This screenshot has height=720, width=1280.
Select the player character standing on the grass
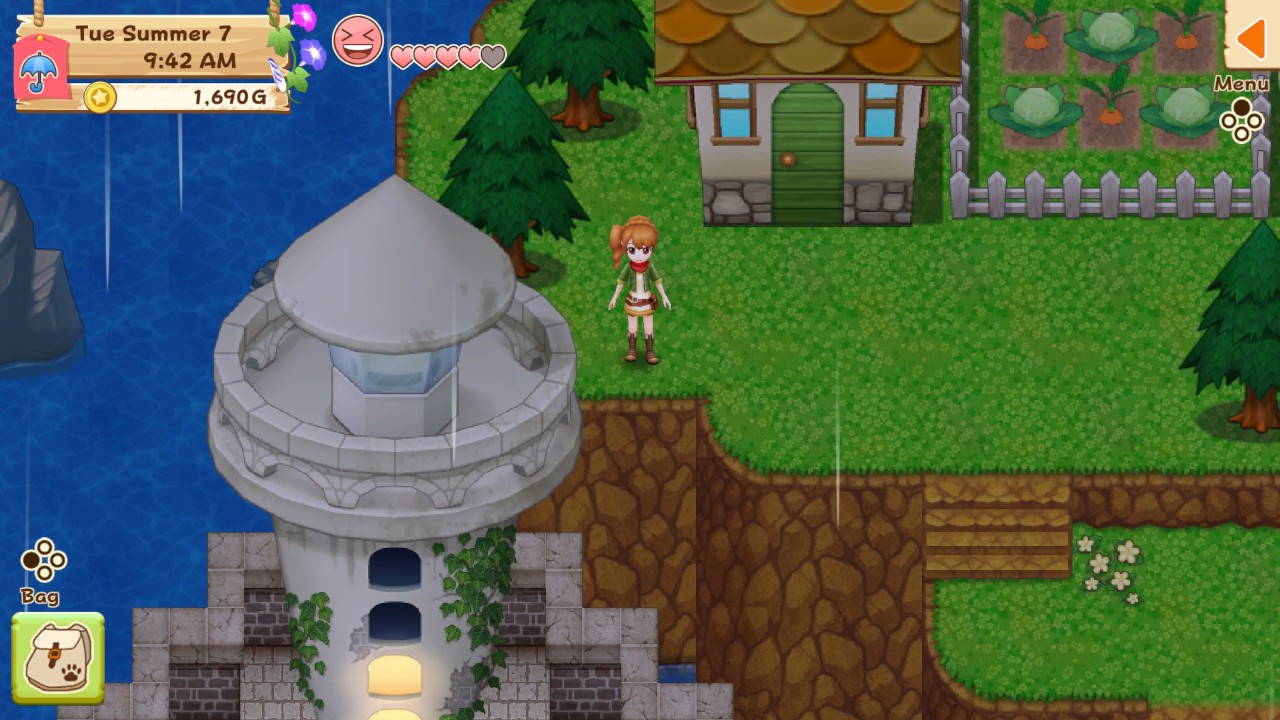click(x=639, y=290)
